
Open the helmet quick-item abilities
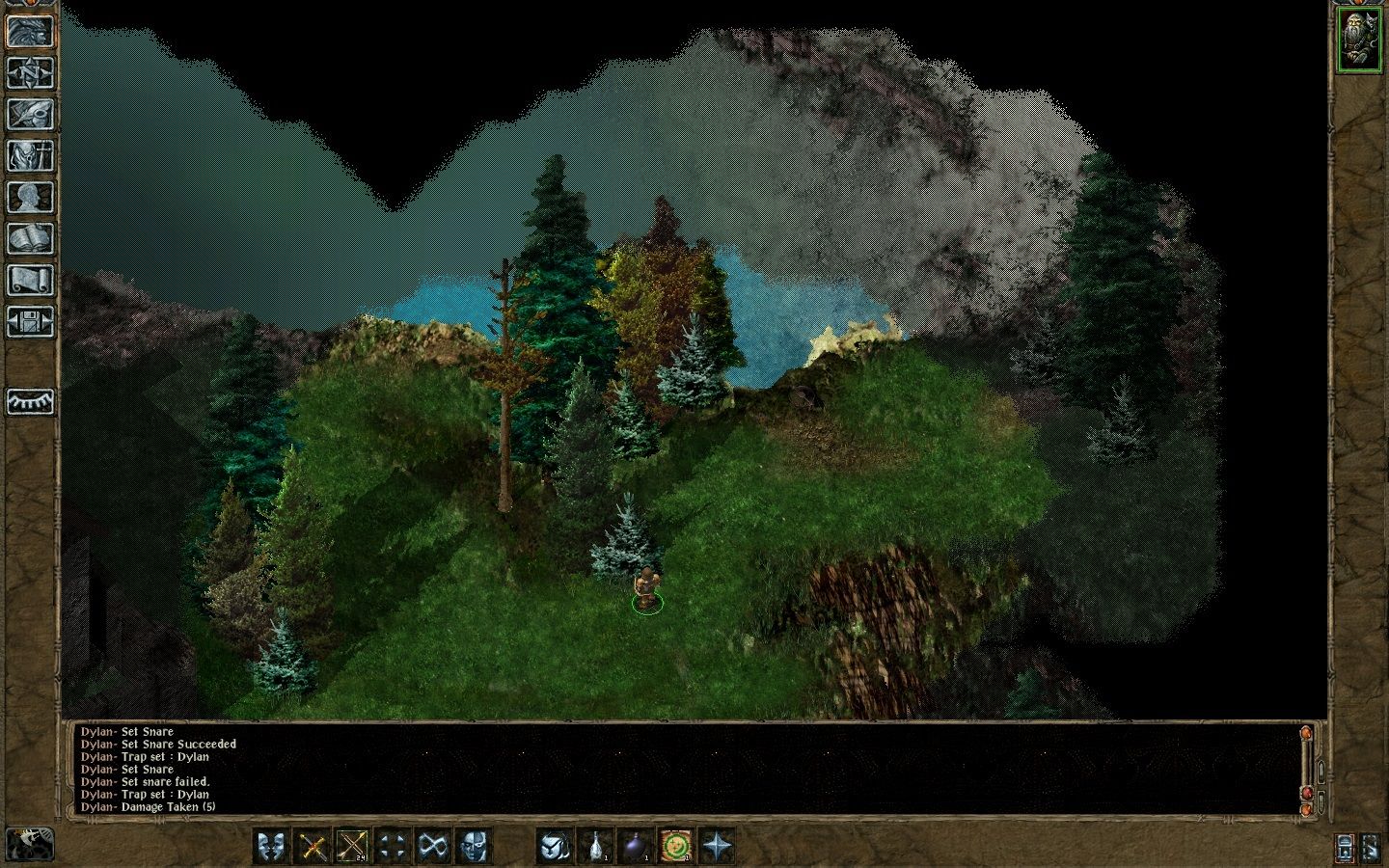pyautogui.click(x=554, y=847)
